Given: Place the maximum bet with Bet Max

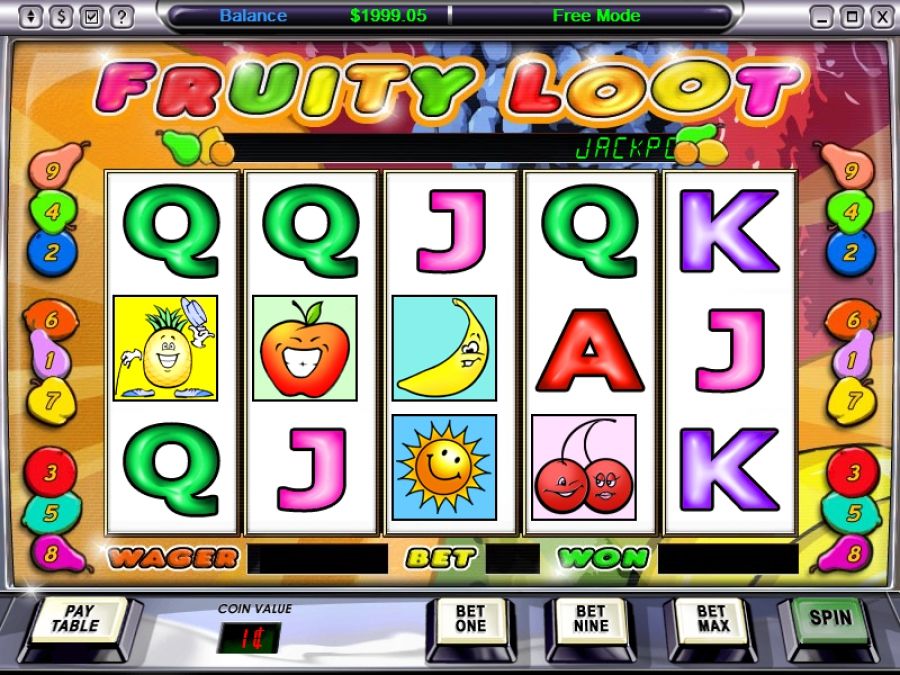Looking at the screenshot, I should point(711,619).
